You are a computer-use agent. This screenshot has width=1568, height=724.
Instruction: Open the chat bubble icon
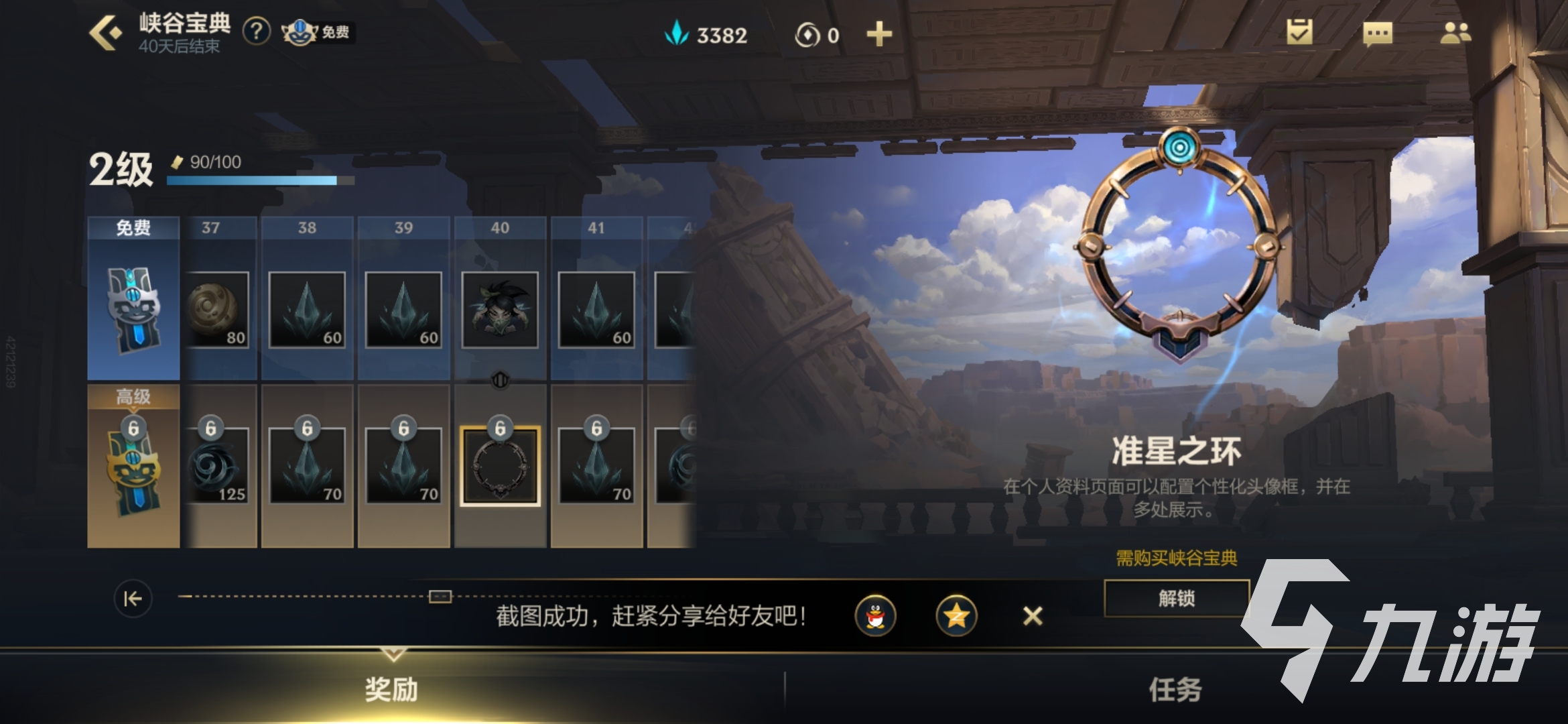[x=1378, y=34]
